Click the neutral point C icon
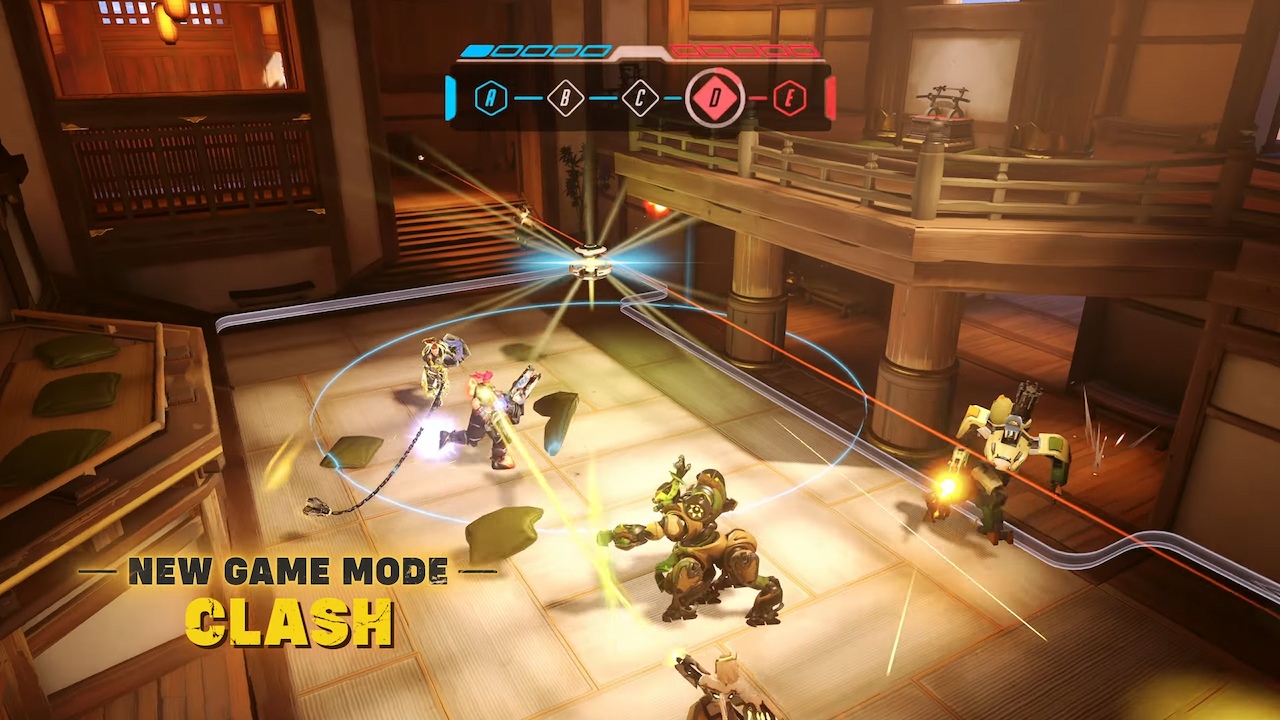This screenshot has height=720, width=1280. 640,97
